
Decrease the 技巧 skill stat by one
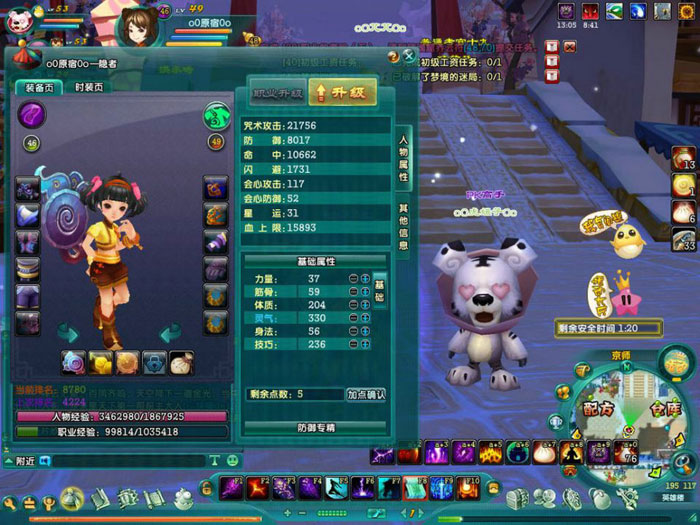tap(353, 343)
